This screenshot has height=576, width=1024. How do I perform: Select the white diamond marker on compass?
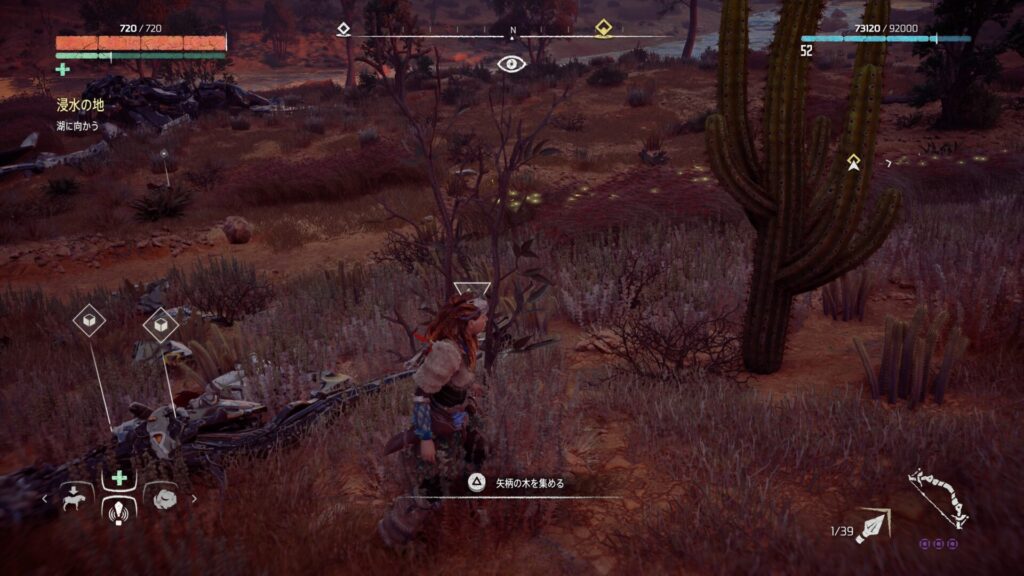345,29
